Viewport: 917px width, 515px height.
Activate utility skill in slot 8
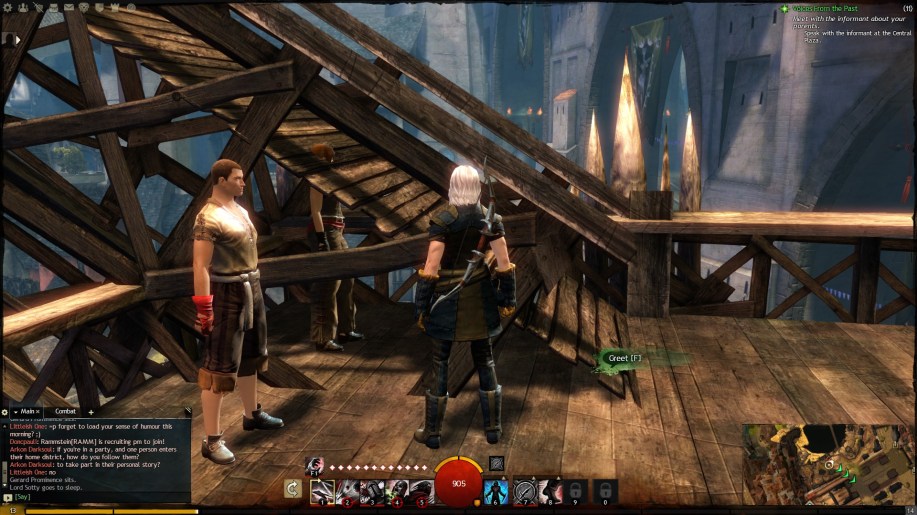(549, 490)
